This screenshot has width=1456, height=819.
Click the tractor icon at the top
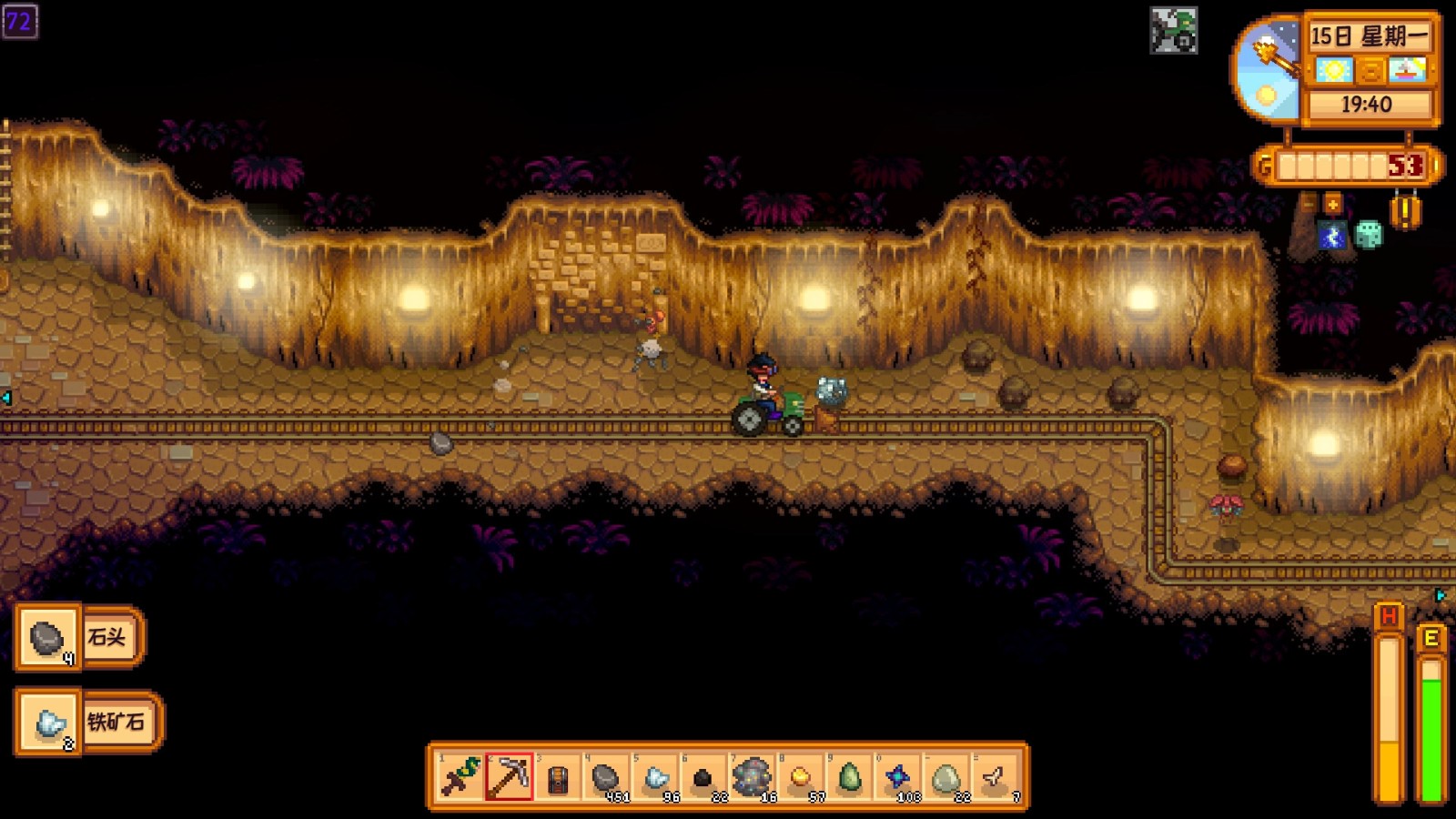[x=1174, y=31]
